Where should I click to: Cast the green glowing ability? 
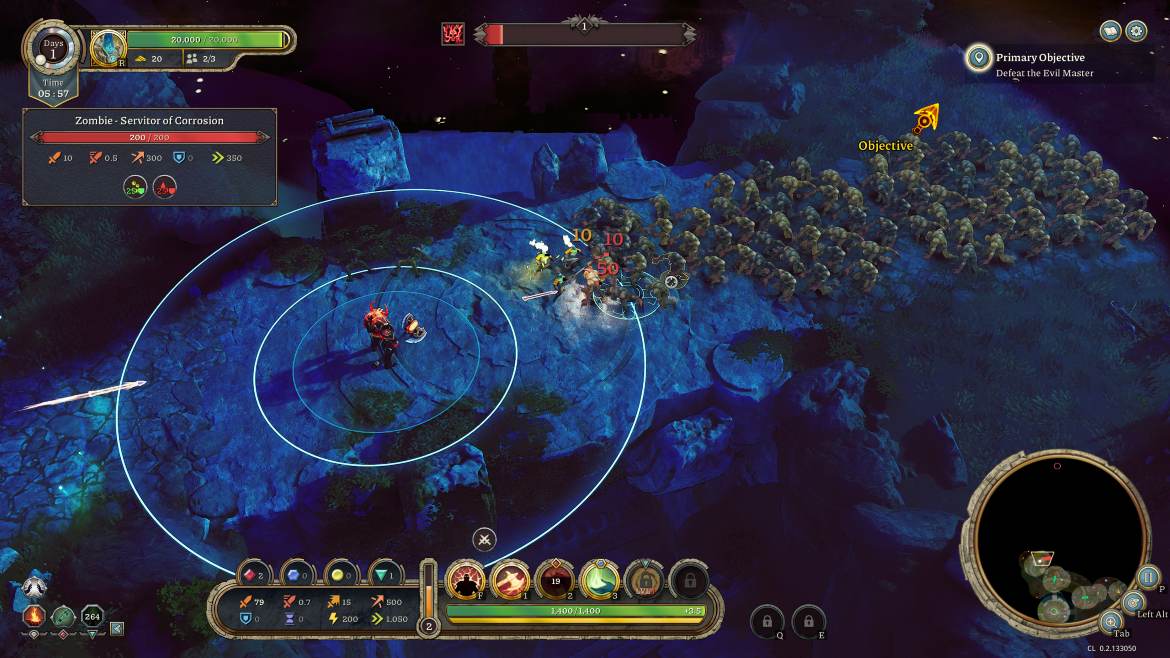600,579
